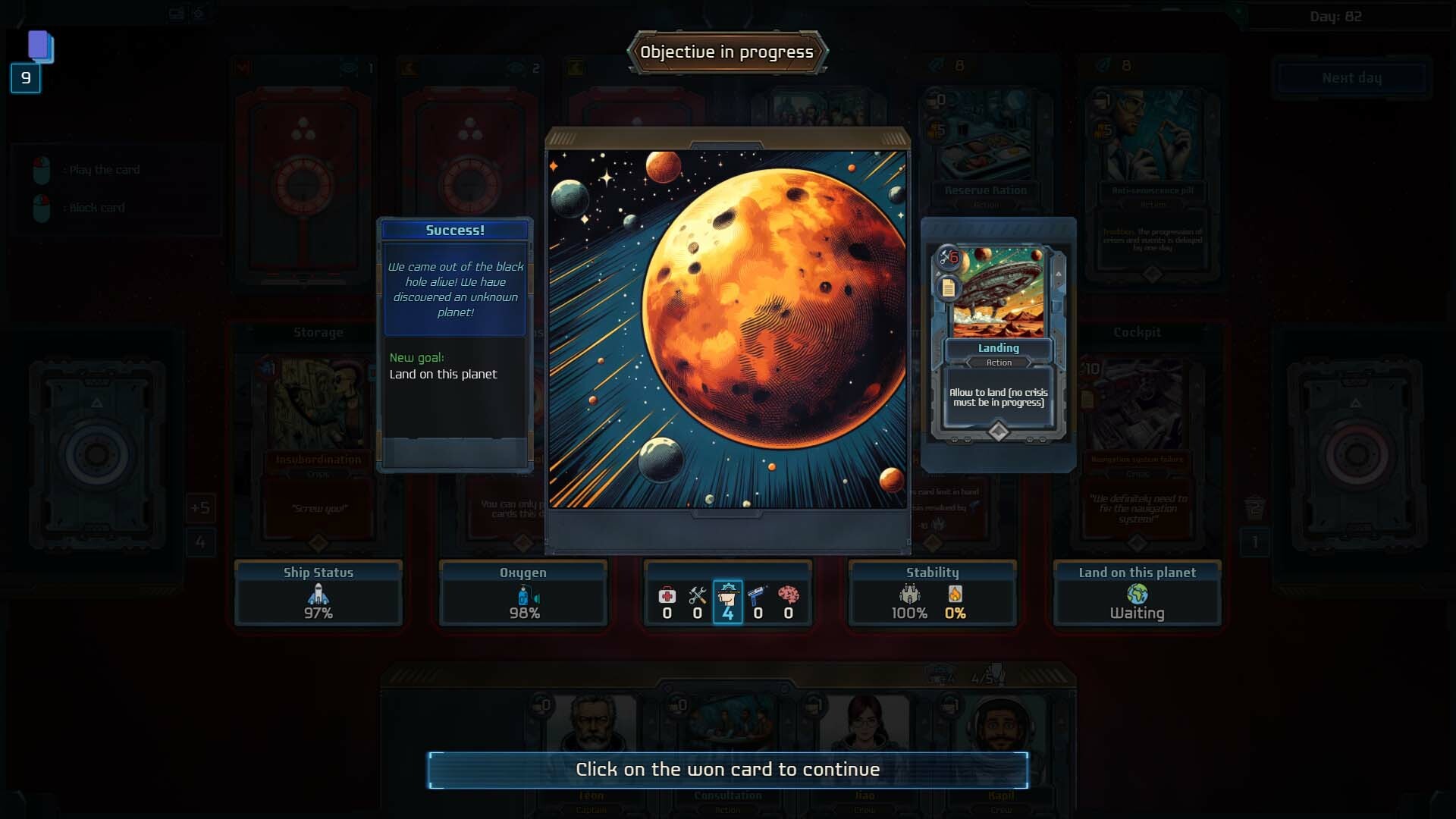Select the medkit medical skill icon
The height and width of the screenshot is (819, 1456).
(667, 595)
